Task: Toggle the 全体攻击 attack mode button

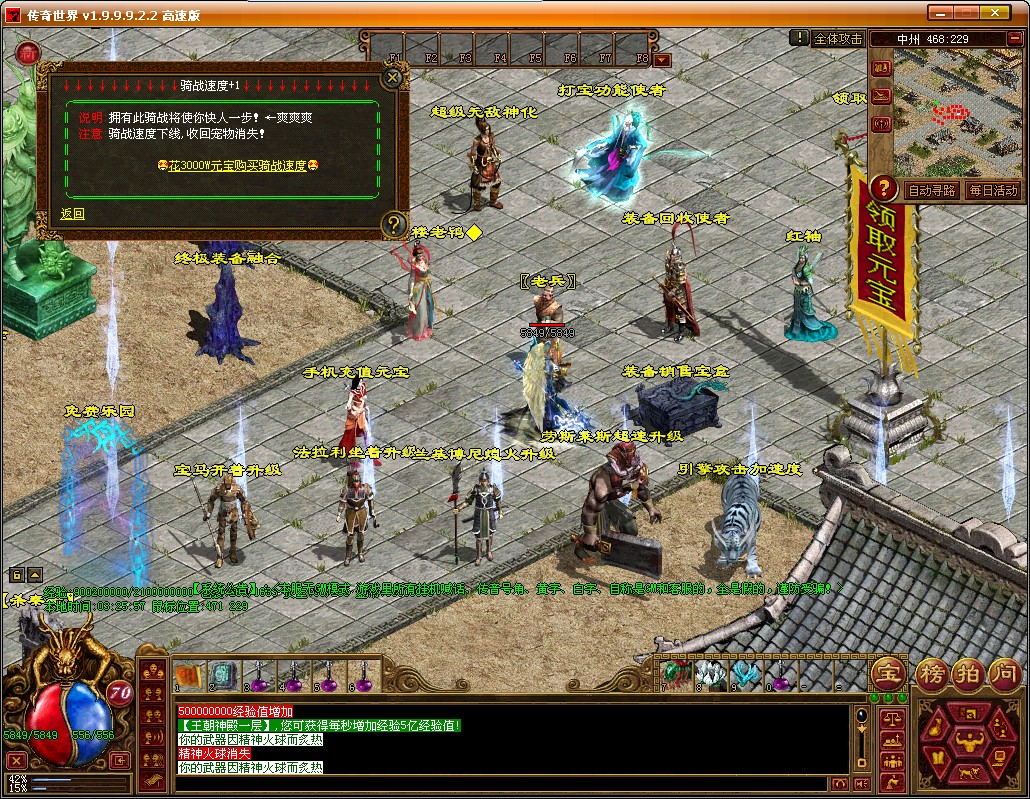Action: (x=837, y=38)
